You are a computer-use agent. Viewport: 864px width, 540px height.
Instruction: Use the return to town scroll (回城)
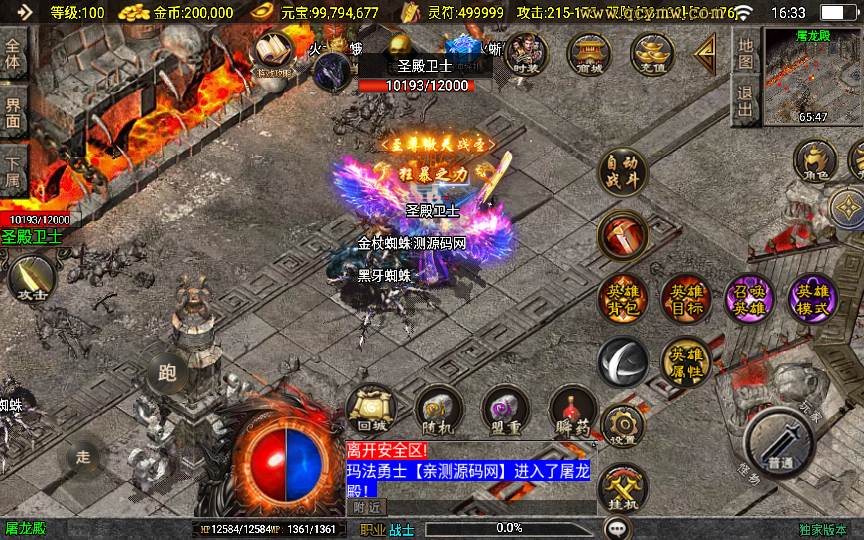(370, 409)
